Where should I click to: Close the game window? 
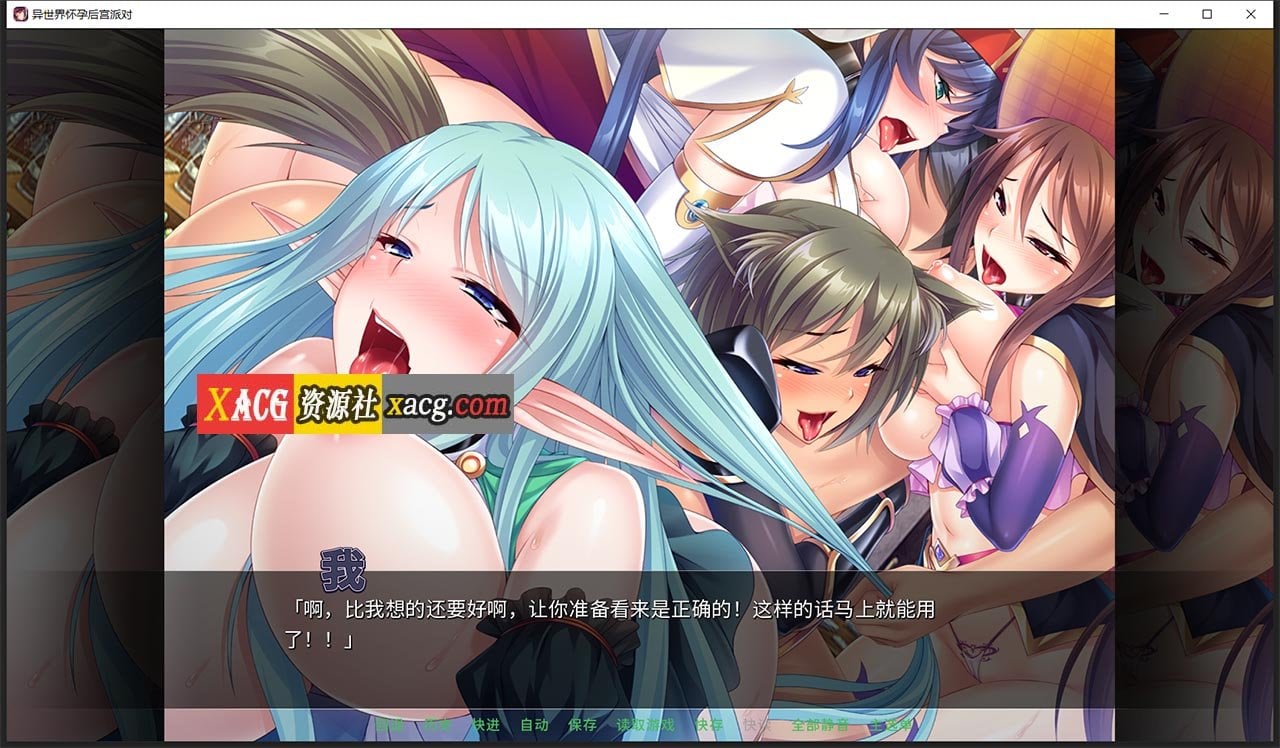(x=1251, y=14)
